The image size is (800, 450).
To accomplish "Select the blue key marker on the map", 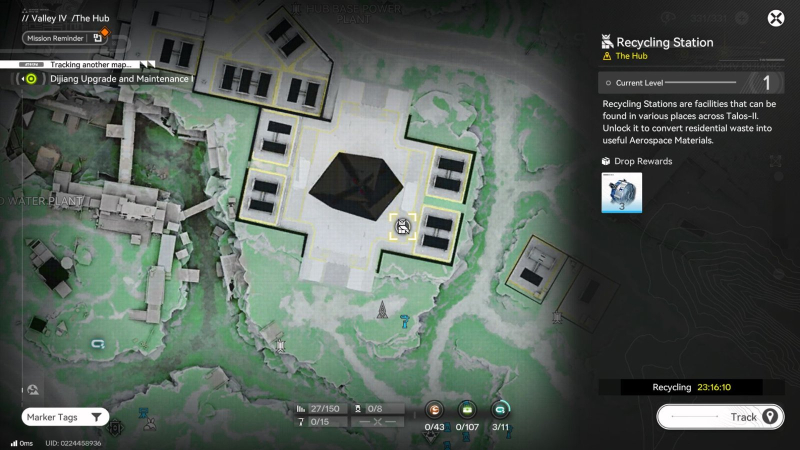I will click(402, 321).
